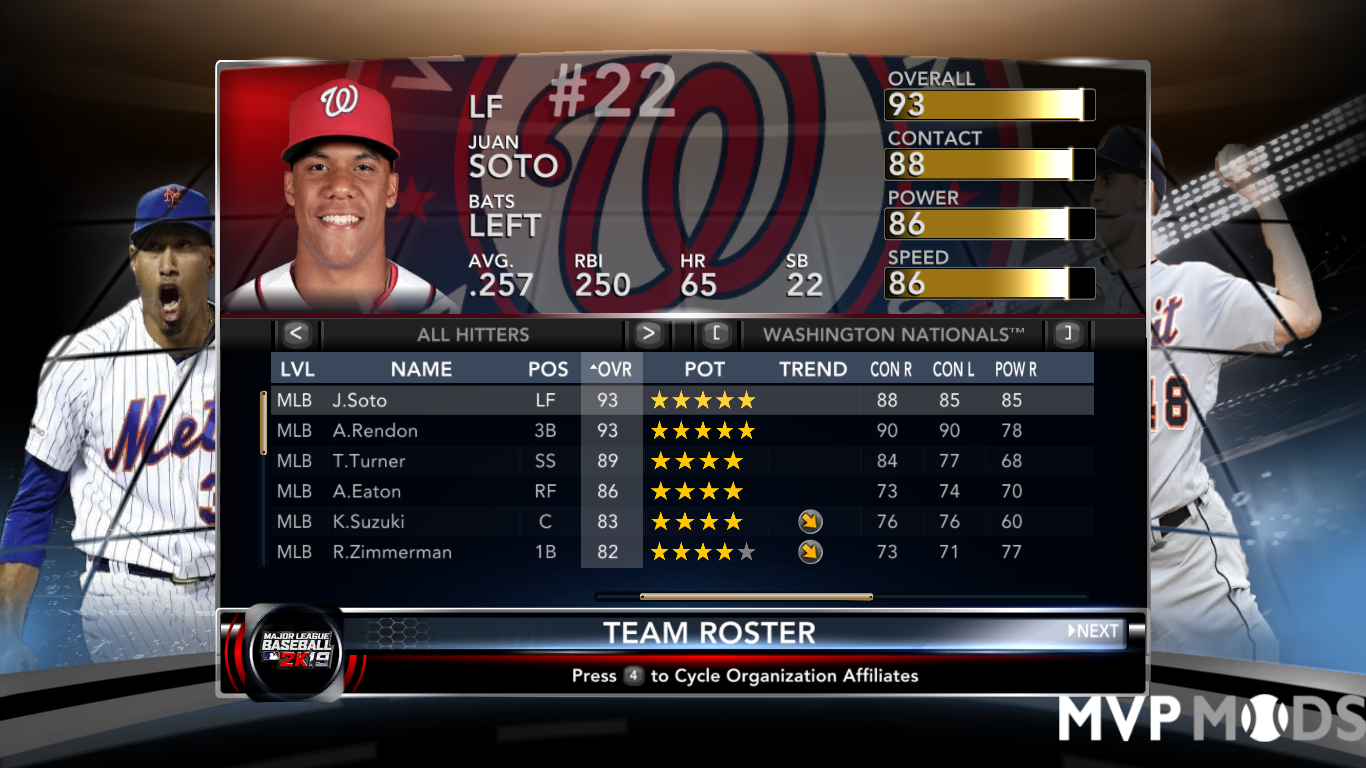
Task: Sort by the POW R column
Action: [1015, 369]
